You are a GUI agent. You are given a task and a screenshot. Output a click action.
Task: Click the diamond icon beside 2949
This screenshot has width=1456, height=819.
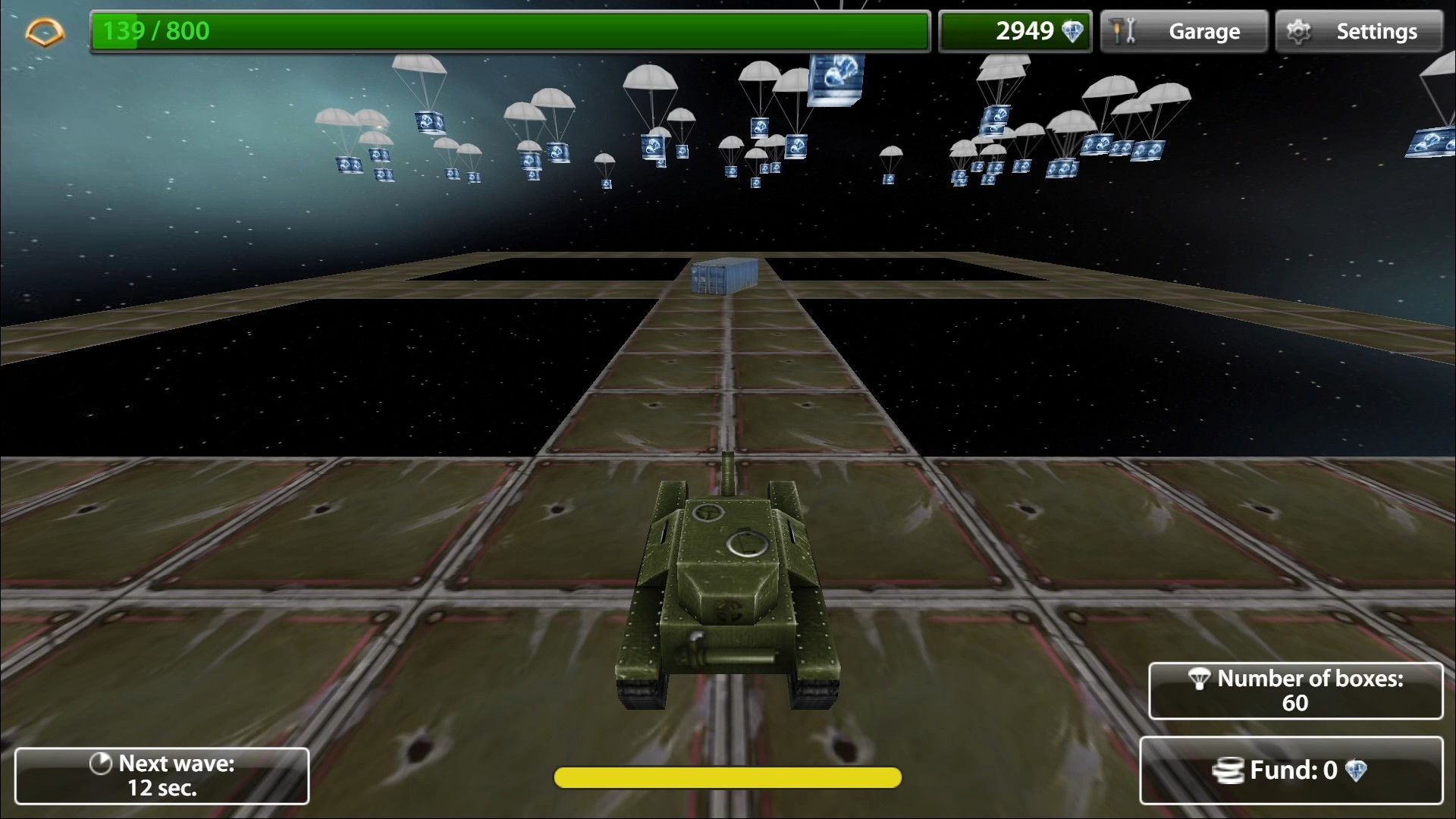1071,31
